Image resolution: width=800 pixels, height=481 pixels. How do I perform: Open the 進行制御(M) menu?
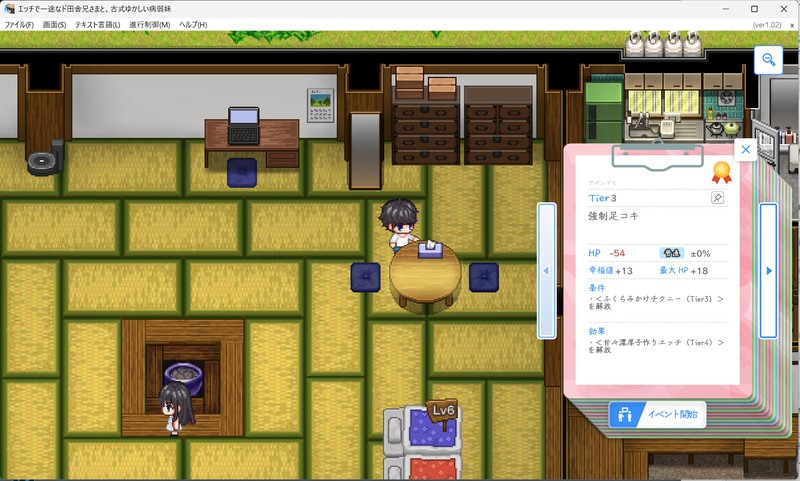click(x=149, y=24)
